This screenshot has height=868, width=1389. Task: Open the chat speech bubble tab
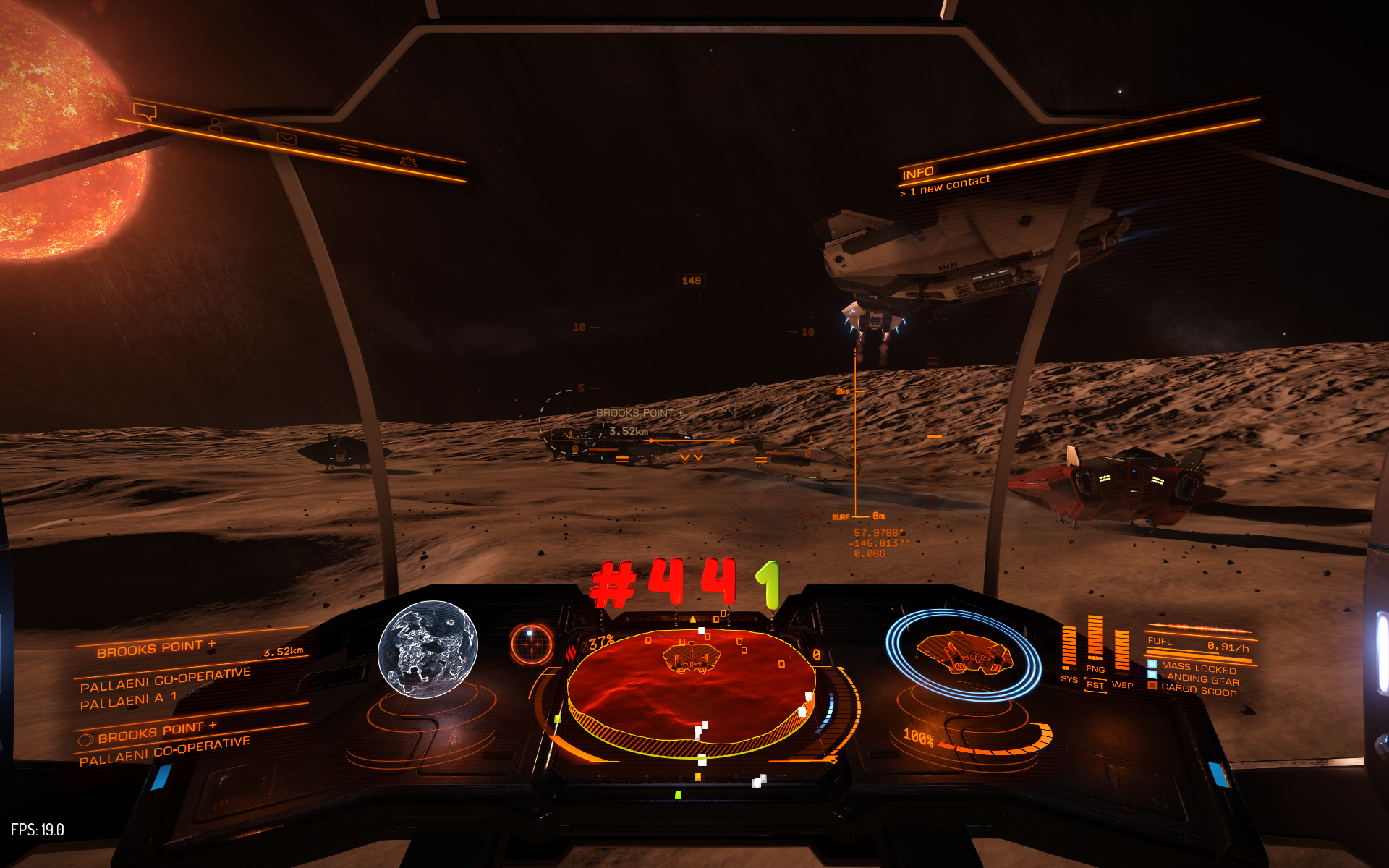click(145, 111)
